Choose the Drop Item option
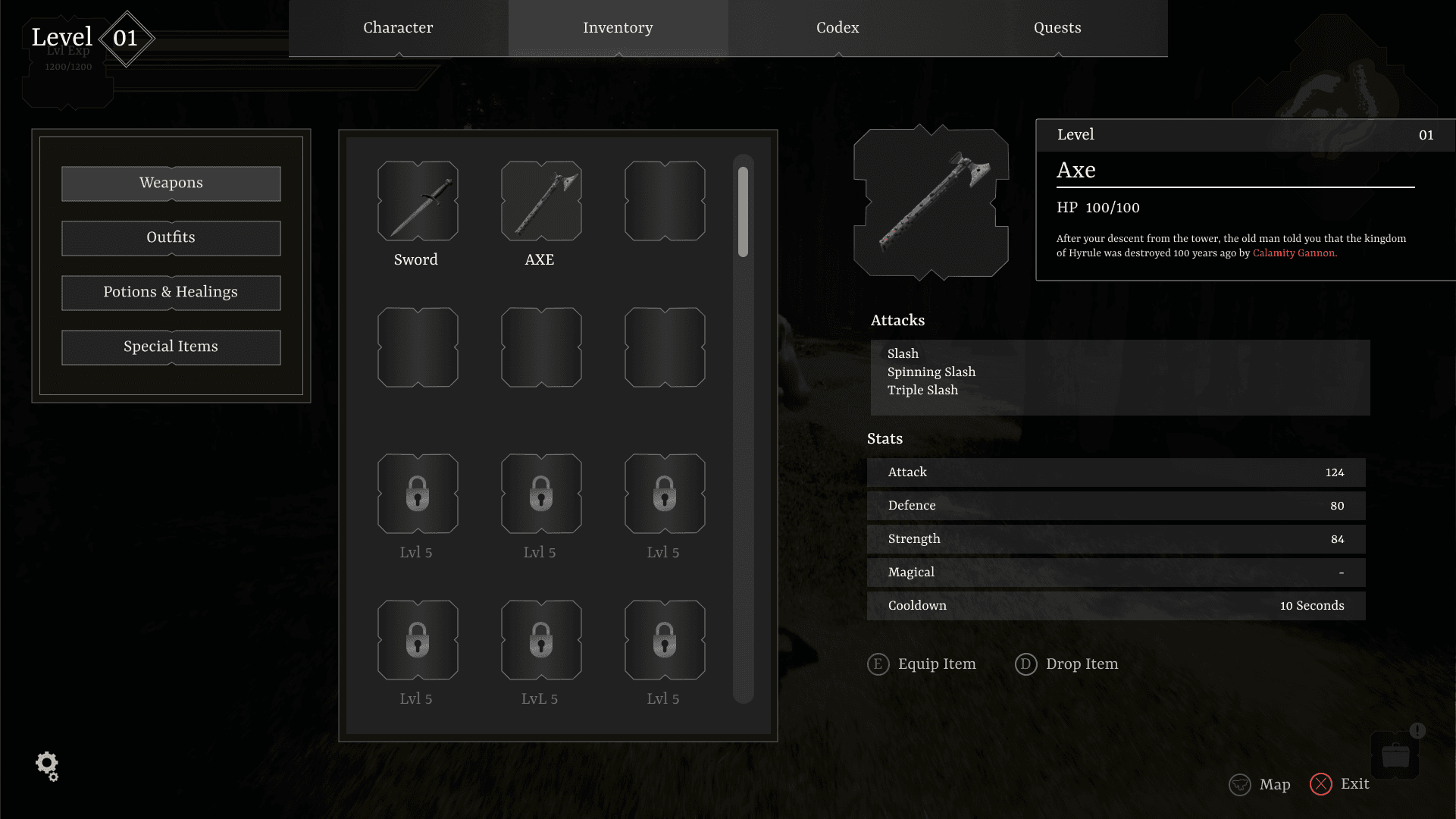Image resolution: width=1456 pixels, height=819 pixels. [1067, 664]
